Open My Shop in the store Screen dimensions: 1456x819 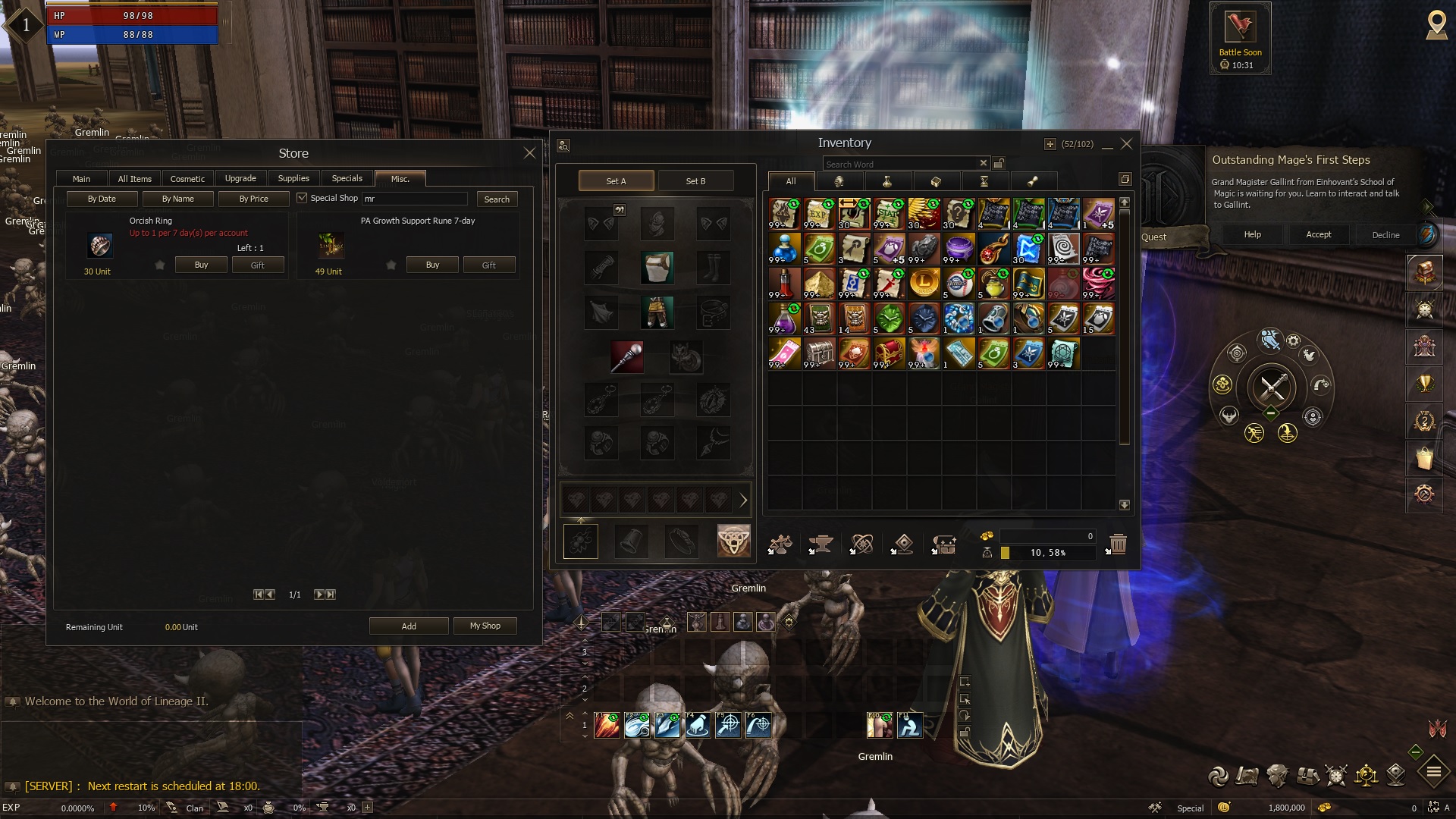(x=485, y=626)
